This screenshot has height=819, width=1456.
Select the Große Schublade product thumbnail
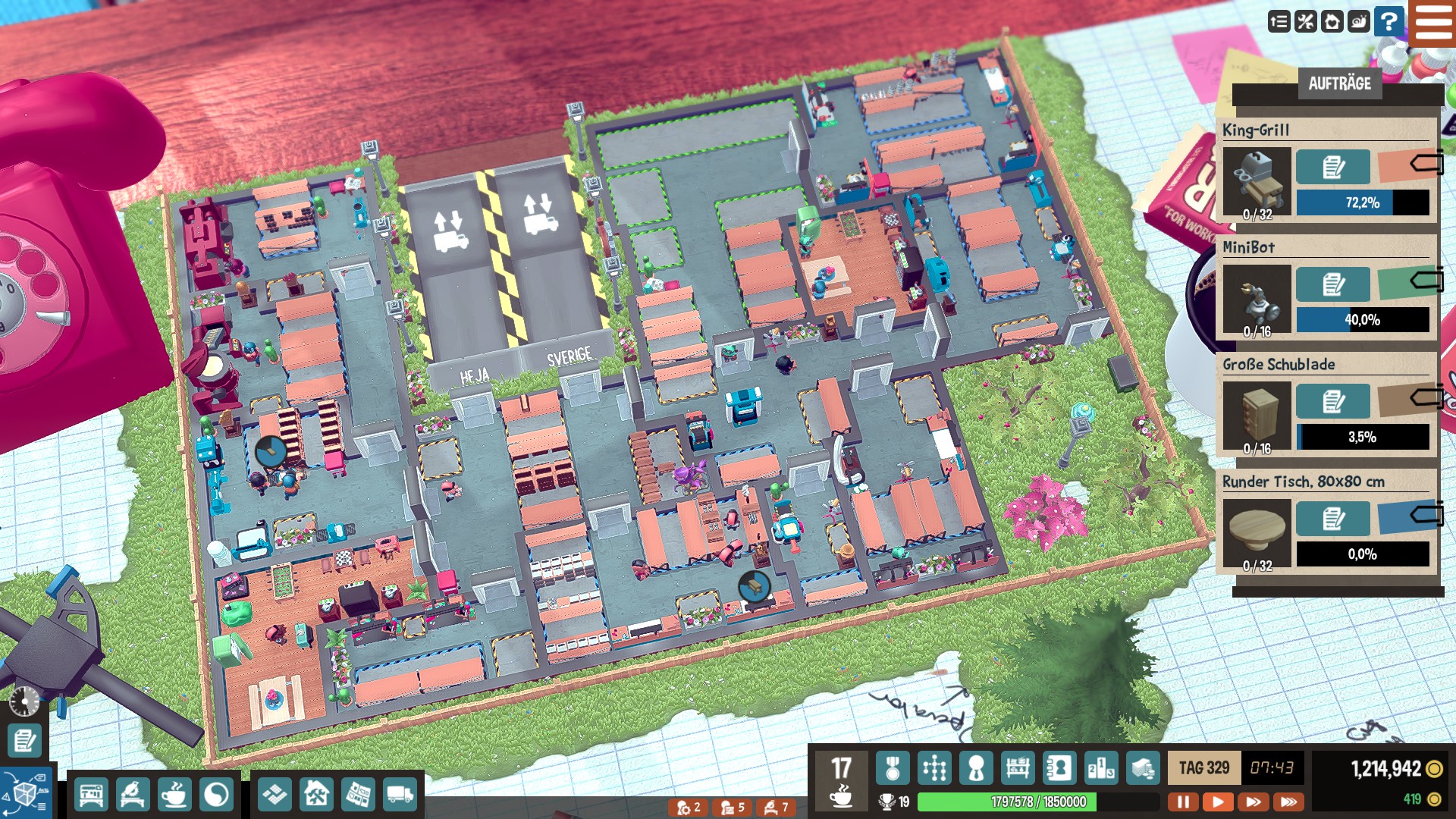pyautogui.click(x=1257, y=416)
